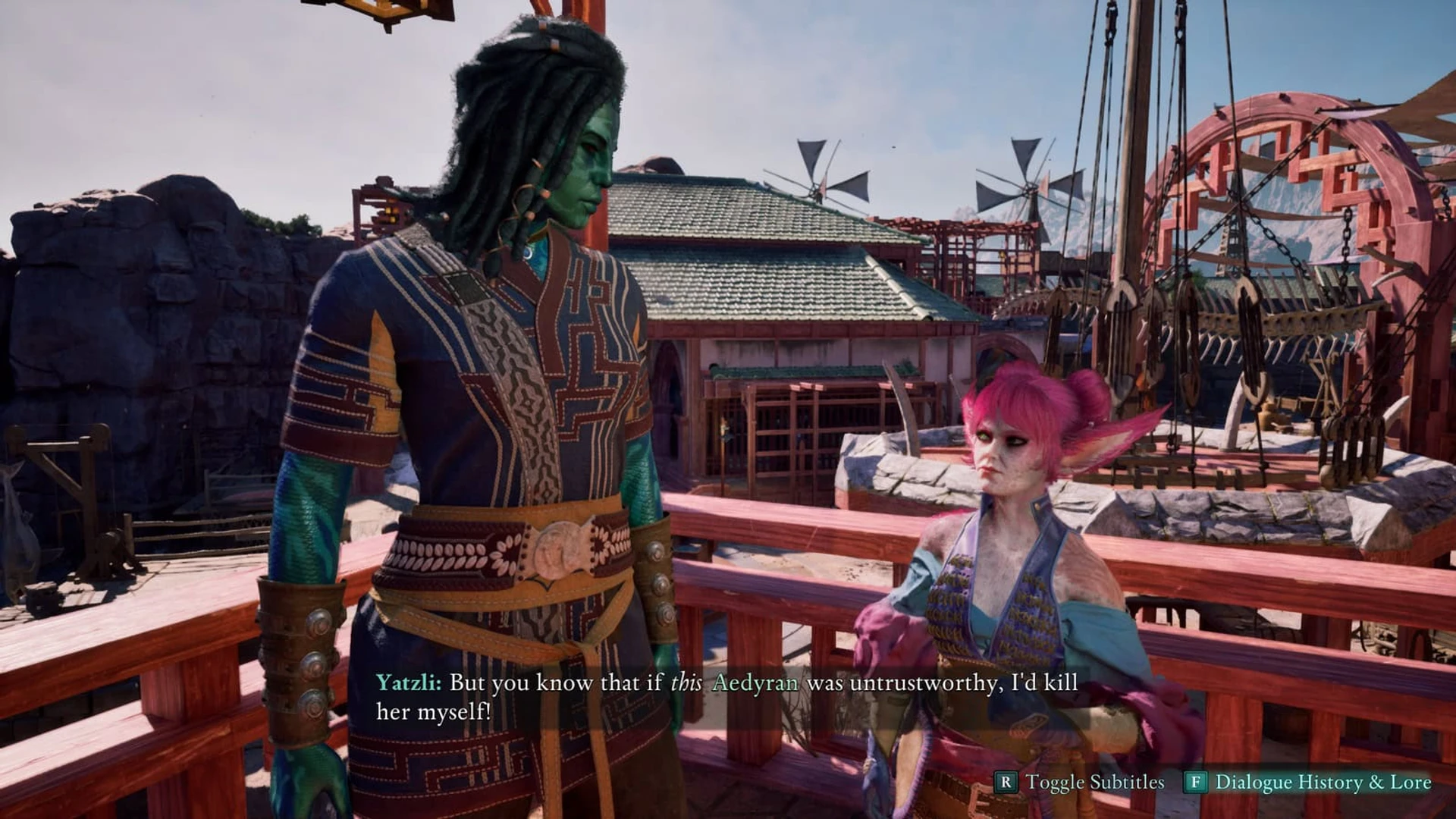Screen dimensions: 1456x819
Task: Open Dialogue History & Lore
Action: click(1308, 782)
